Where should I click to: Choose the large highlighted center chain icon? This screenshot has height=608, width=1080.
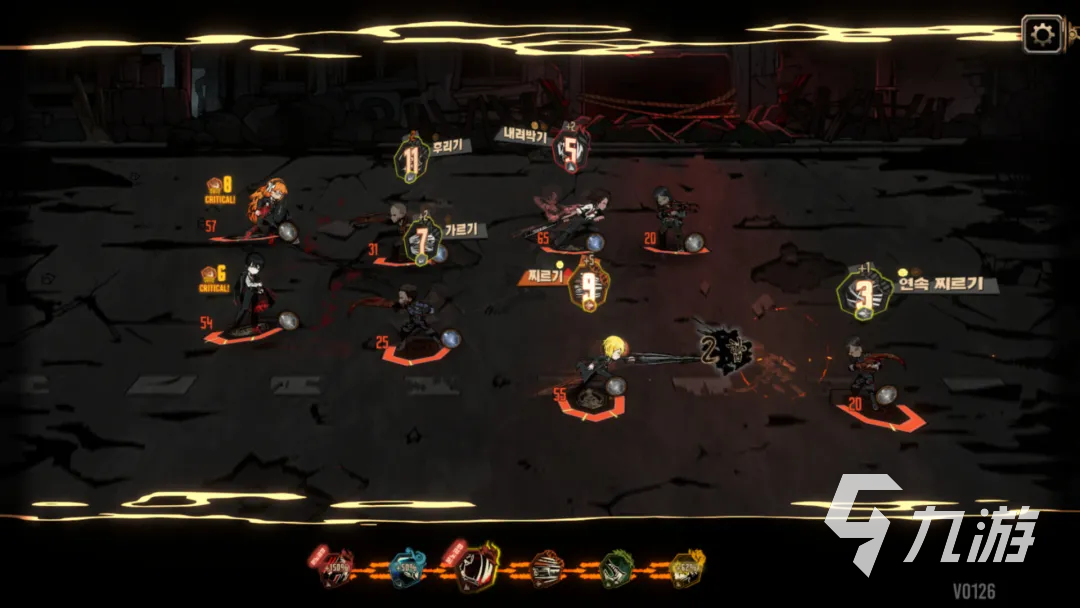click(476, 566)
